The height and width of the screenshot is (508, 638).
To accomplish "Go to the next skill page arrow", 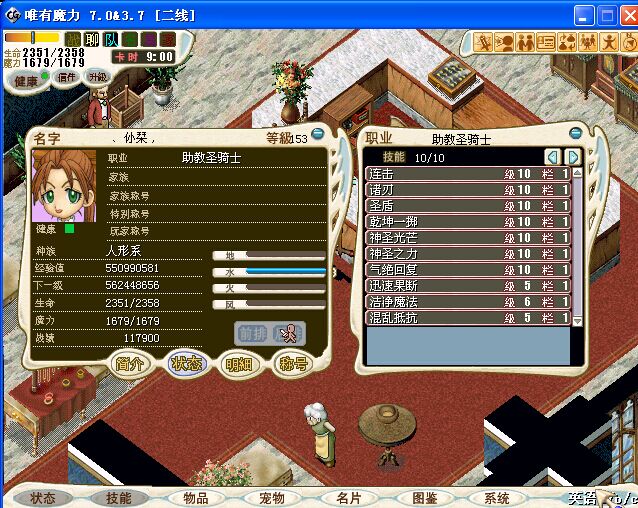I will coord(573,157).
